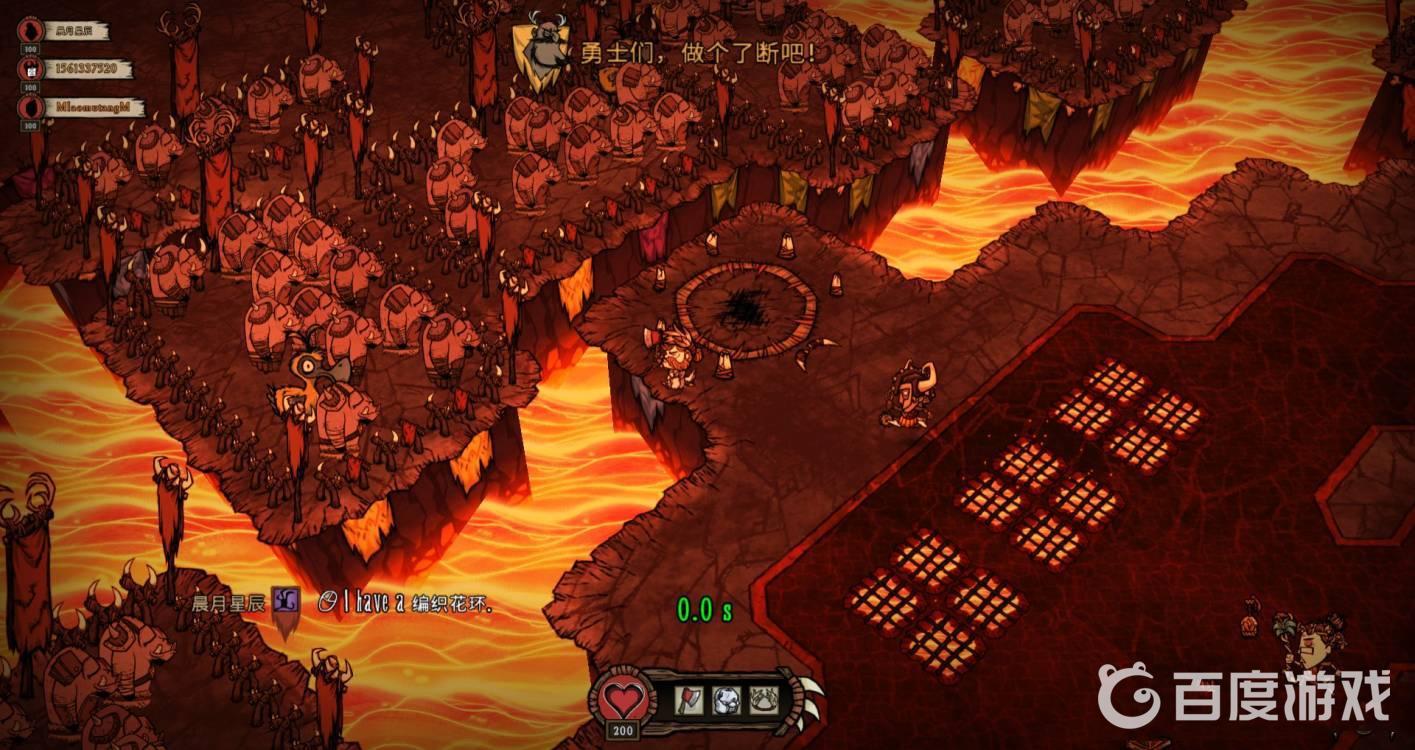Select teammate 1561337520 in the party list
Image resolution: width=1415 pixels, height=750 pixels.
[x=79, y=69]
